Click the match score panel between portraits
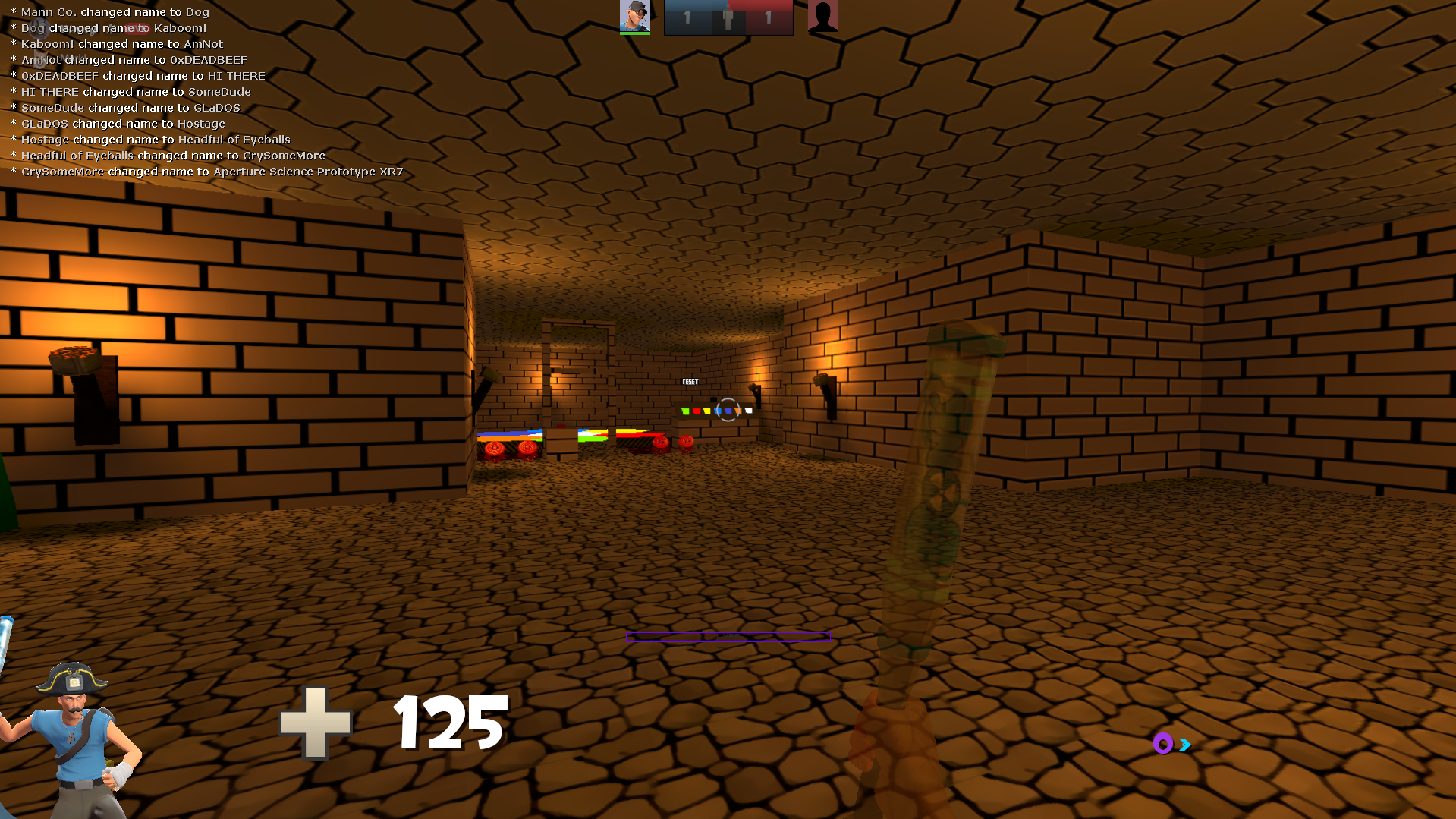 pos(728,17)
